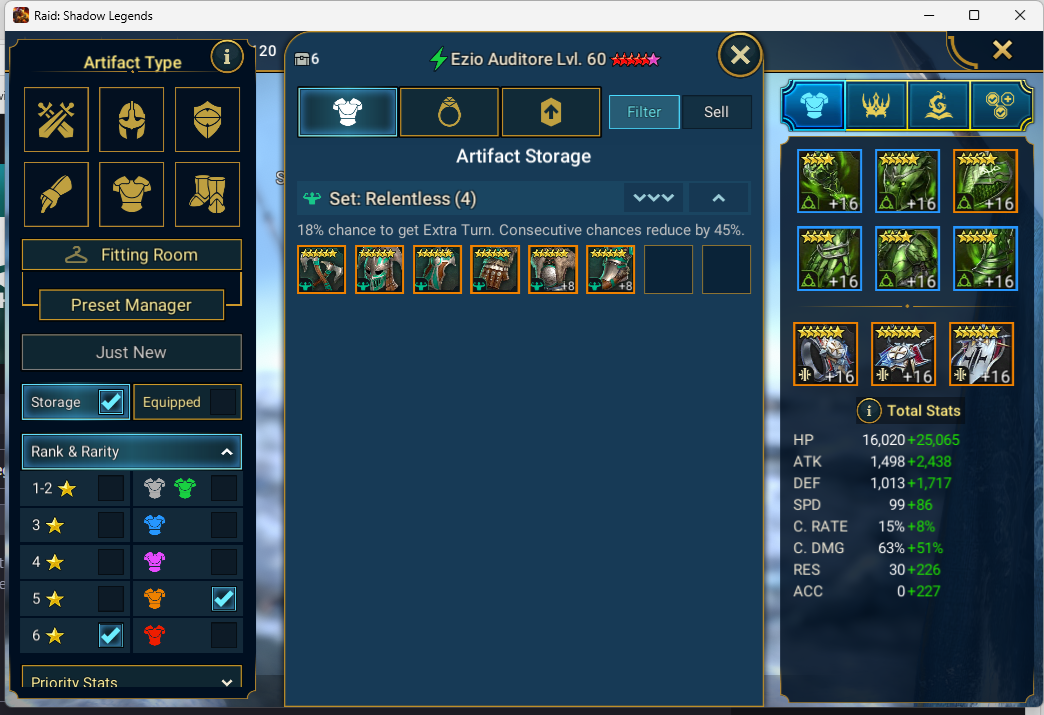Toggle the Just New filter
Viewport: 1044px width, 715px height.
tap(132, 352)
